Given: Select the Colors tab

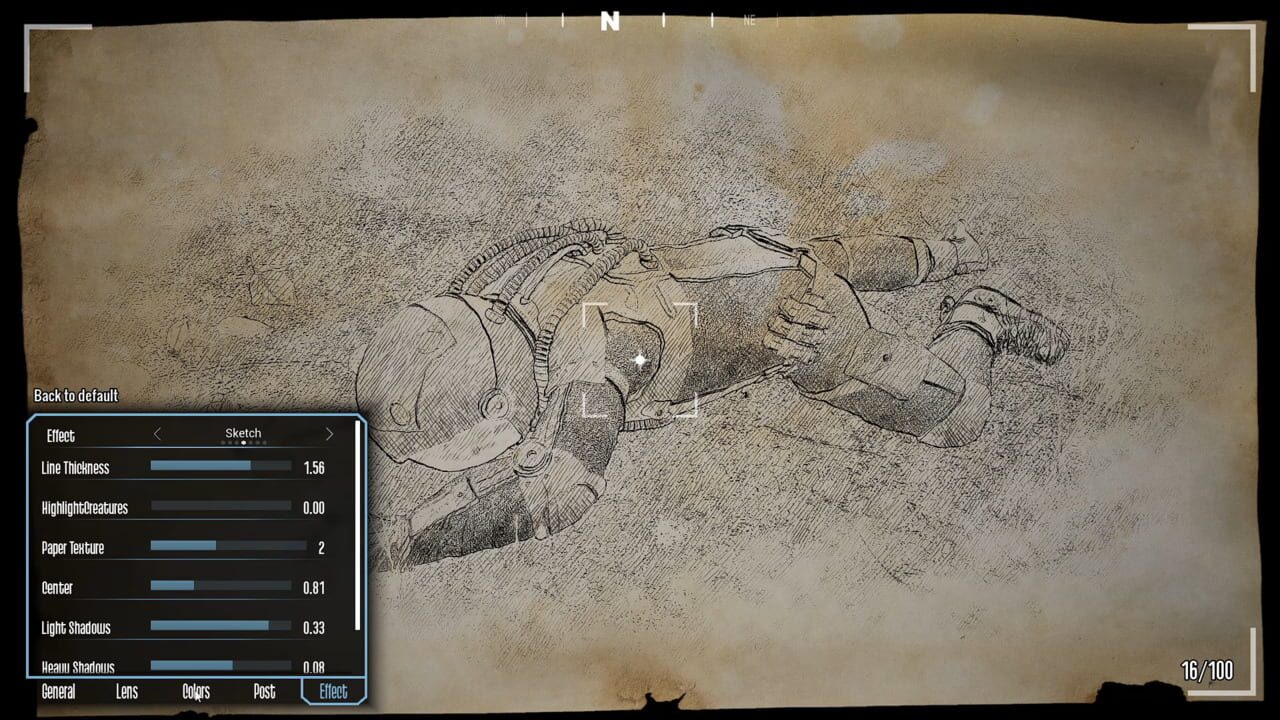Looking at the screenshot, I should [196, 691].
